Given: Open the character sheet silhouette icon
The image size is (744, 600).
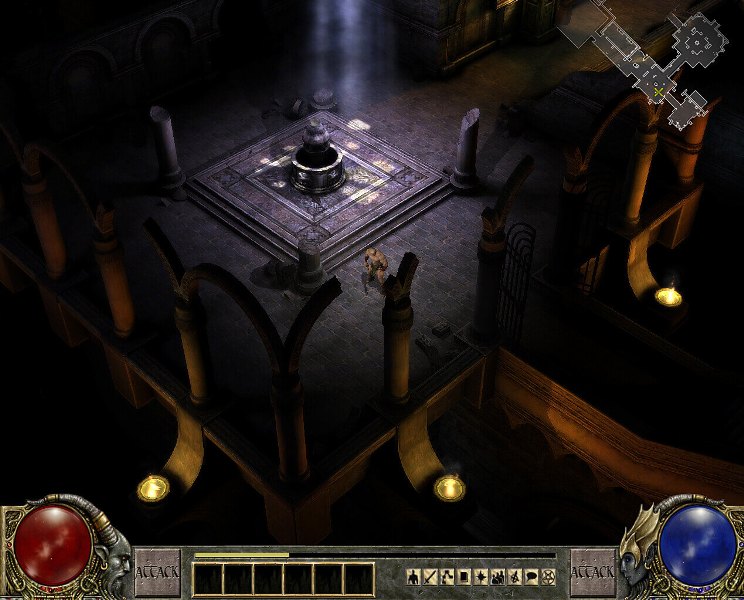Looking at the screenshot, I should pos(412,576).
